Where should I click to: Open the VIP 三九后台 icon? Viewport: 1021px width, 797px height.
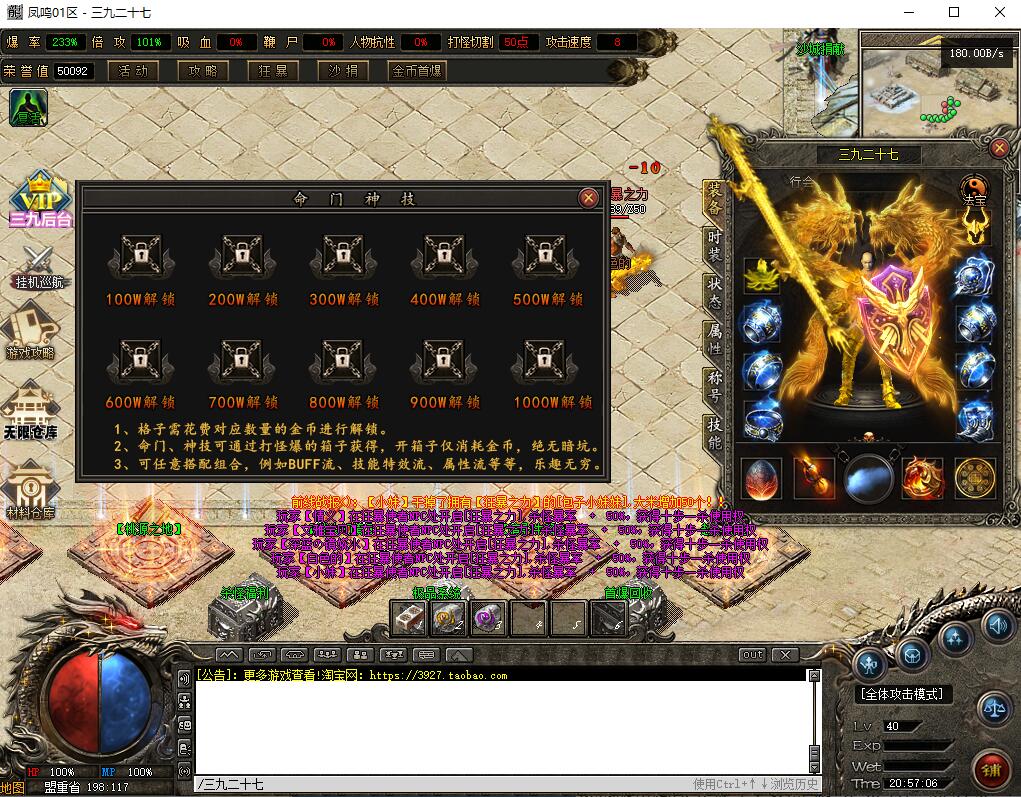tap(40, 199)
